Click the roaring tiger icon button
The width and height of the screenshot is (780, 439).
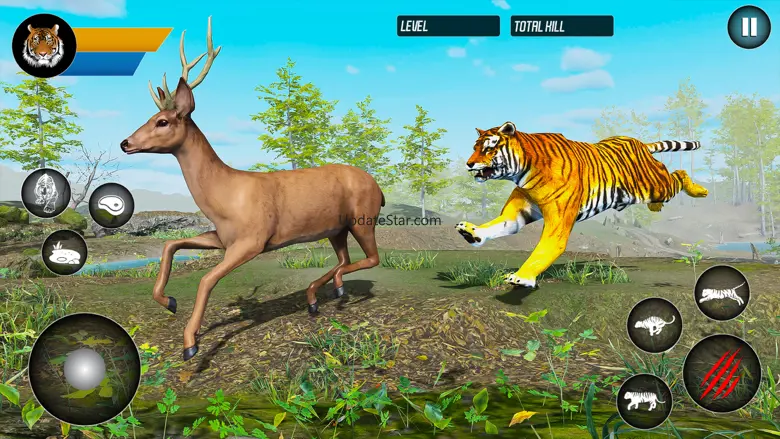tap(46, 193)
